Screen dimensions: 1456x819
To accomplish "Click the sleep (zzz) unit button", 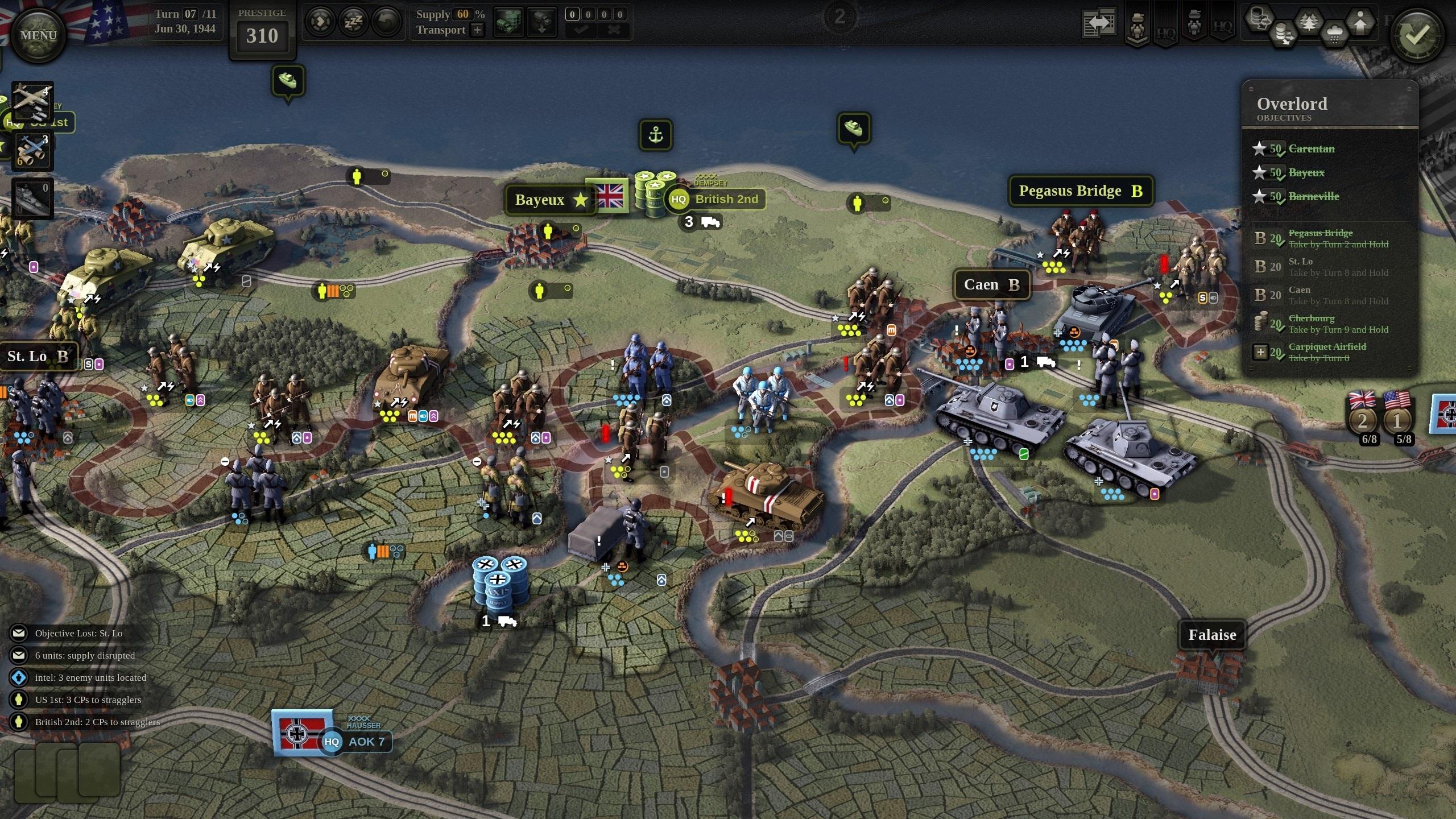I will tap(353, 23).
